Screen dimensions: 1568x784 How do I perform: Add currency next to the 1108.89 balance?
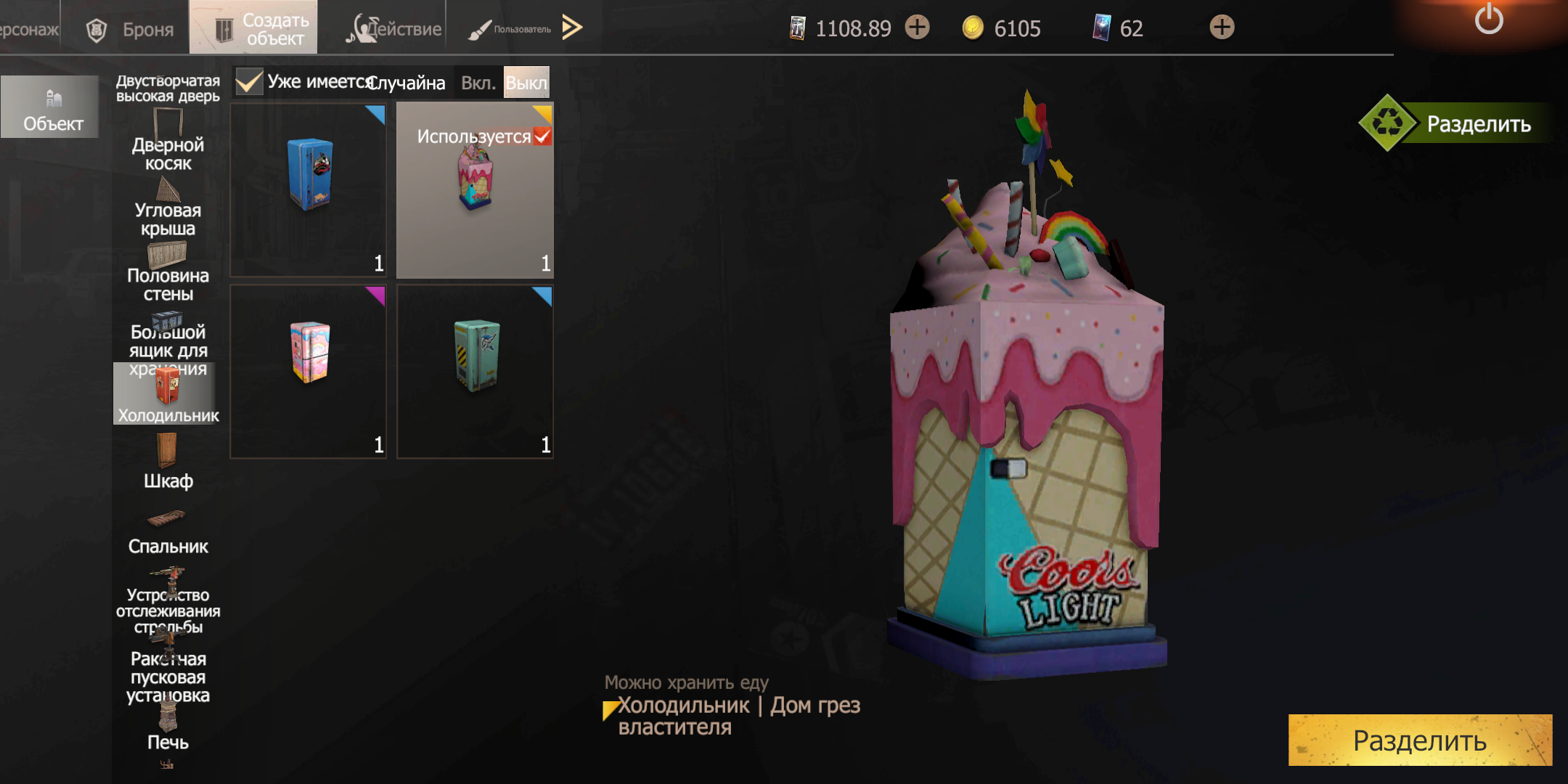(x=918, y=28)
